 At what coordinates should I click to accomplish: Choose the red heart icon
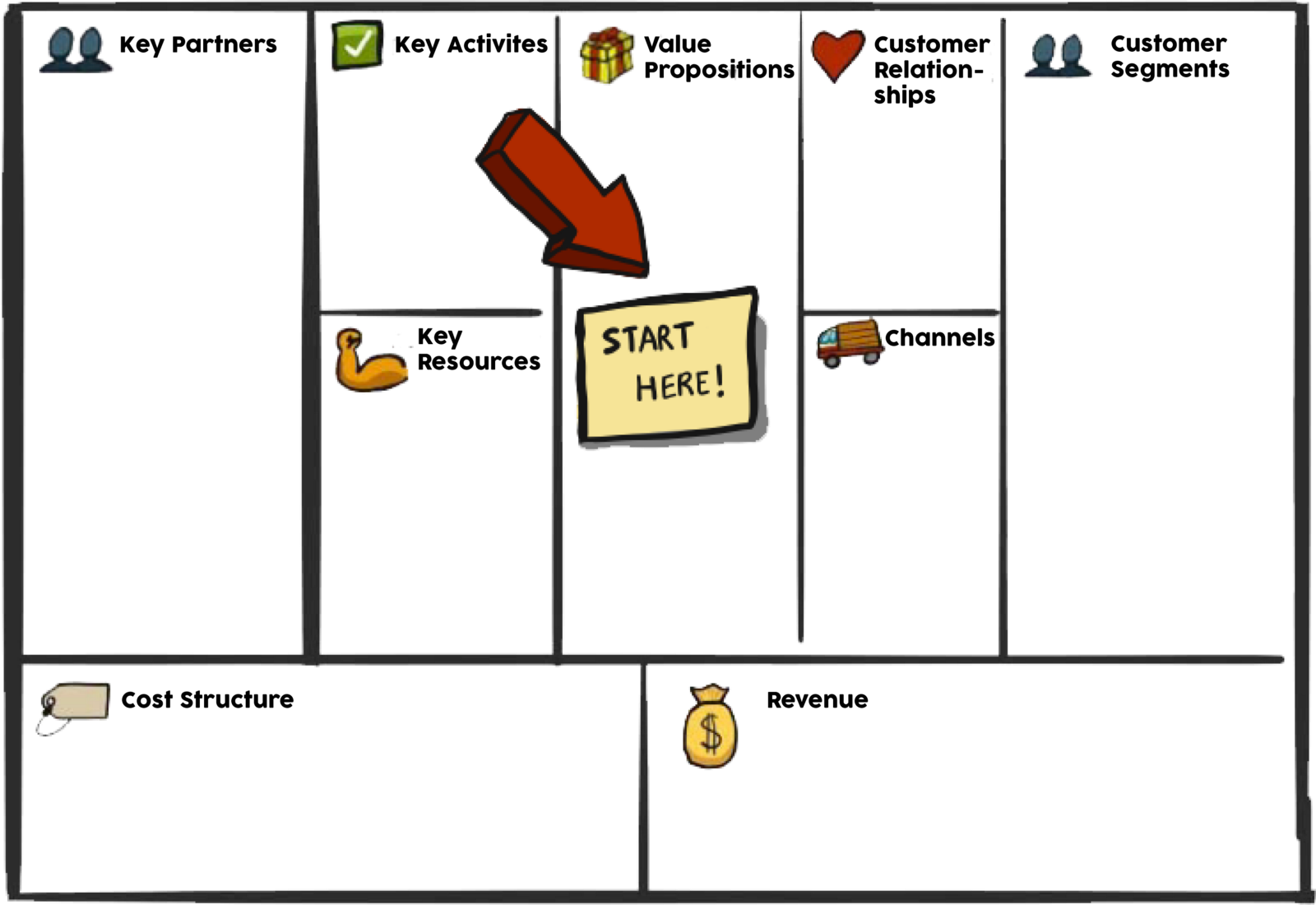point(837,53)
